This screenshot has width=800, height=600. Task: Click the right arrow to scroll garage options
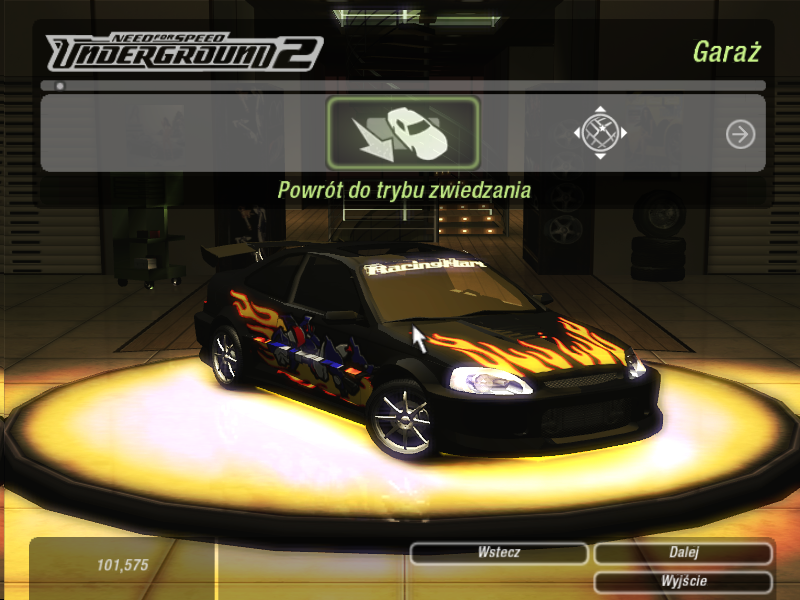[740, 134]
